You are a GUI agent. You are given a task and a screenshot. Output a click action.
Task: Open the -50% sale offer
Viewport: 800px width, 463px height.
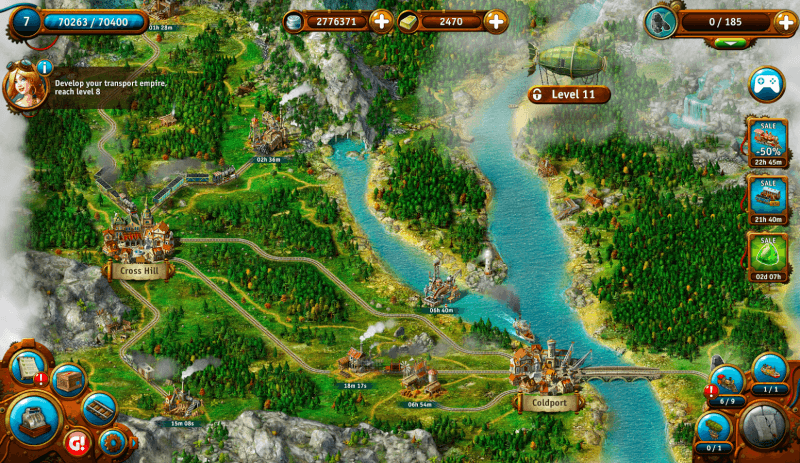point(765,138)
